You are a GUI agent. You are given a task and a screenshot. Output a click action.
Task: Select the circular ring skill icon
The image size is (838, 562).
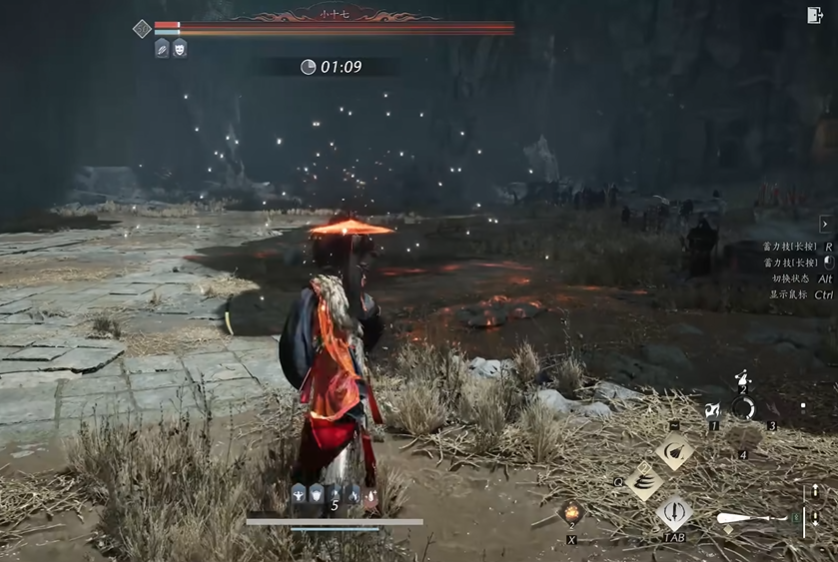pyautogui.click(x=742, y=408)
